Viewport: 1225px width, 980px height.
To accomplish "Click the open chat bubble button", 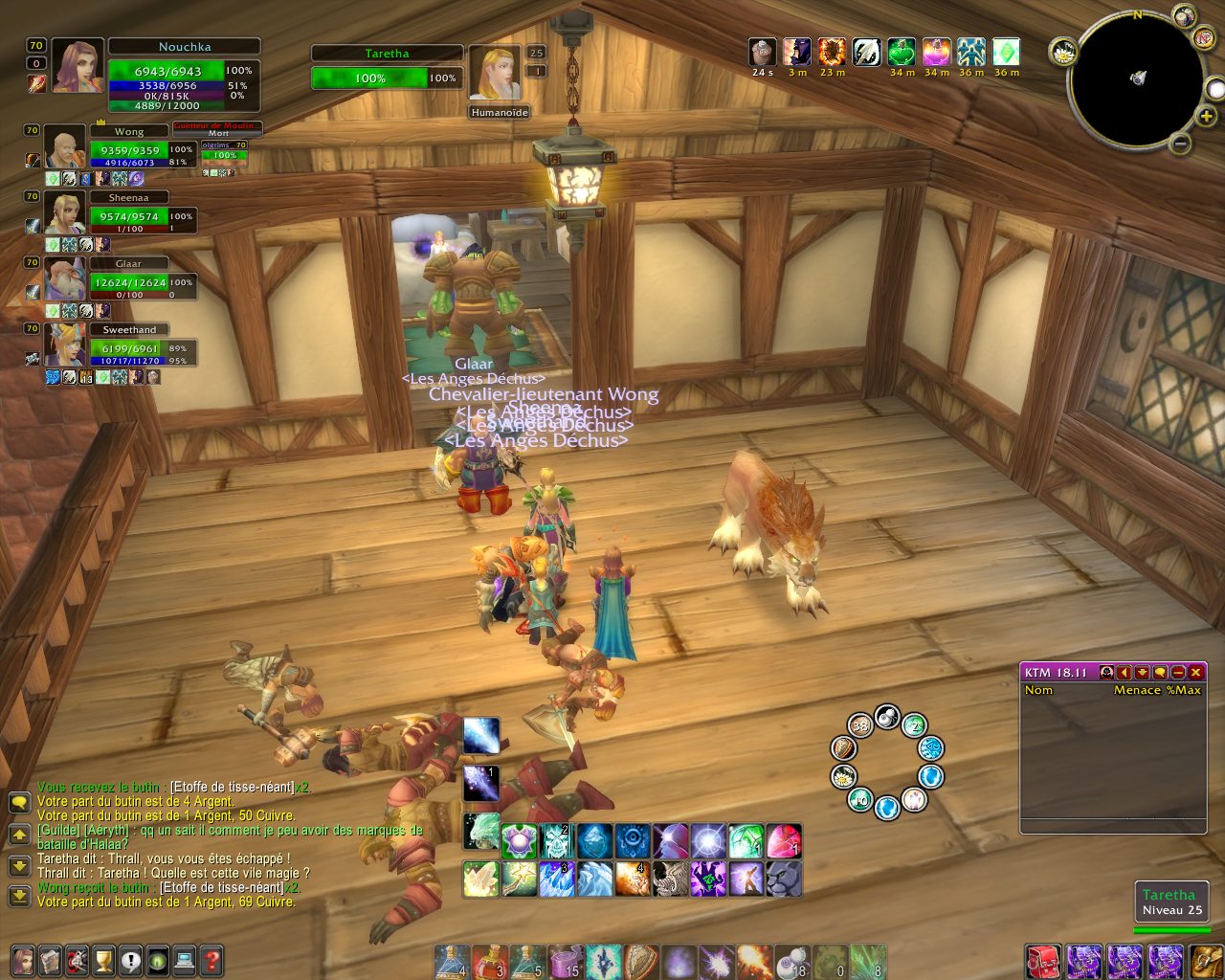I will (x=18, y=802).
